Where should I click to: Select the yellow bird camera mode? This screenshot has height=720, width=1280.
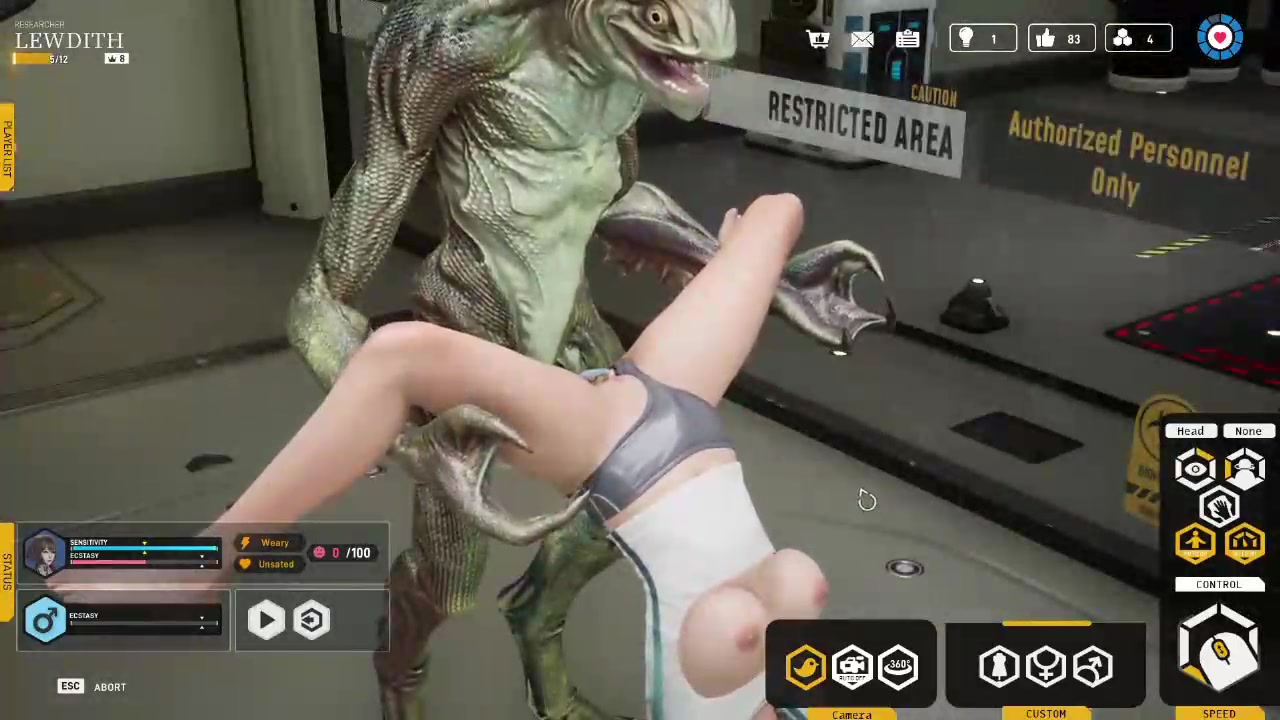(806, 666)
